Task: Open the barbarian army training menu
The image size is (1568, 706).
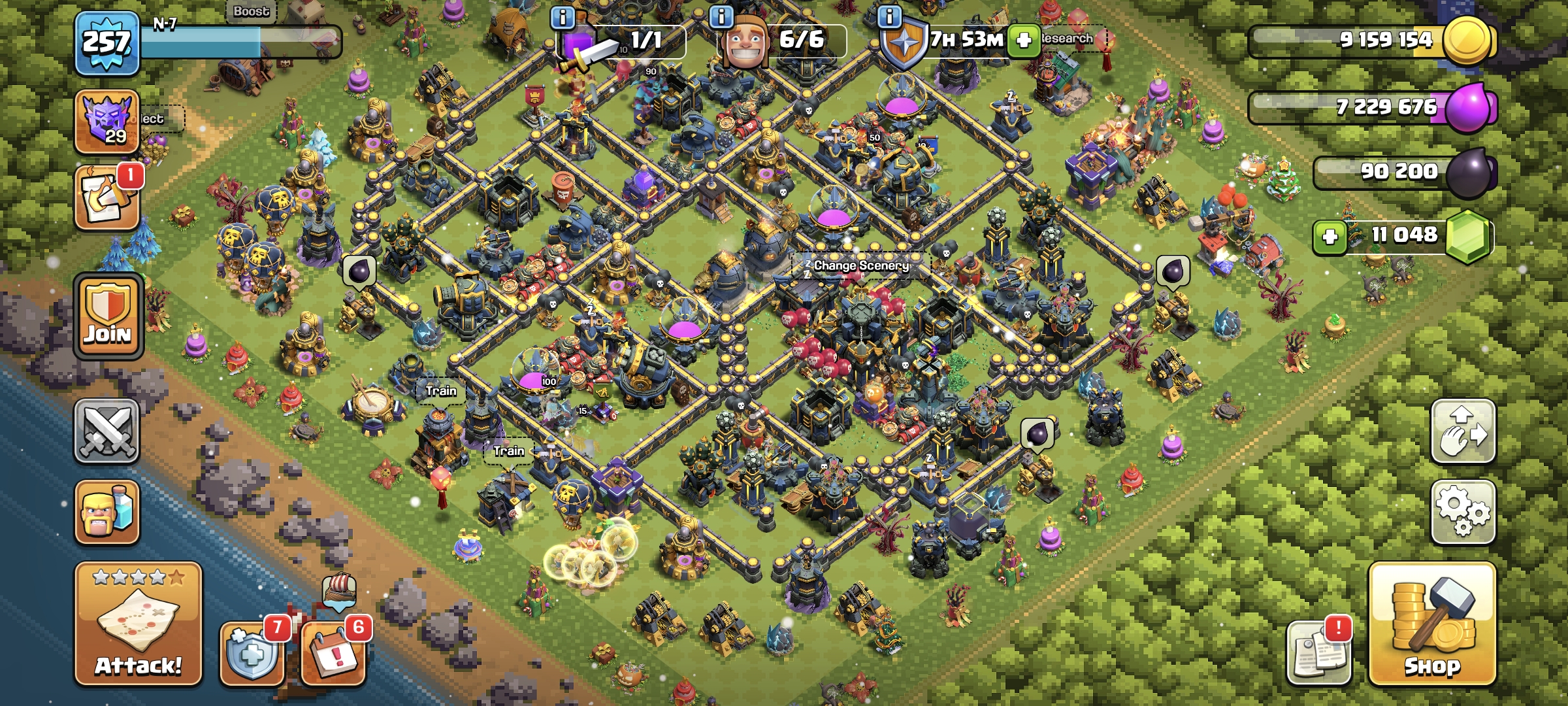Action: 106,513
